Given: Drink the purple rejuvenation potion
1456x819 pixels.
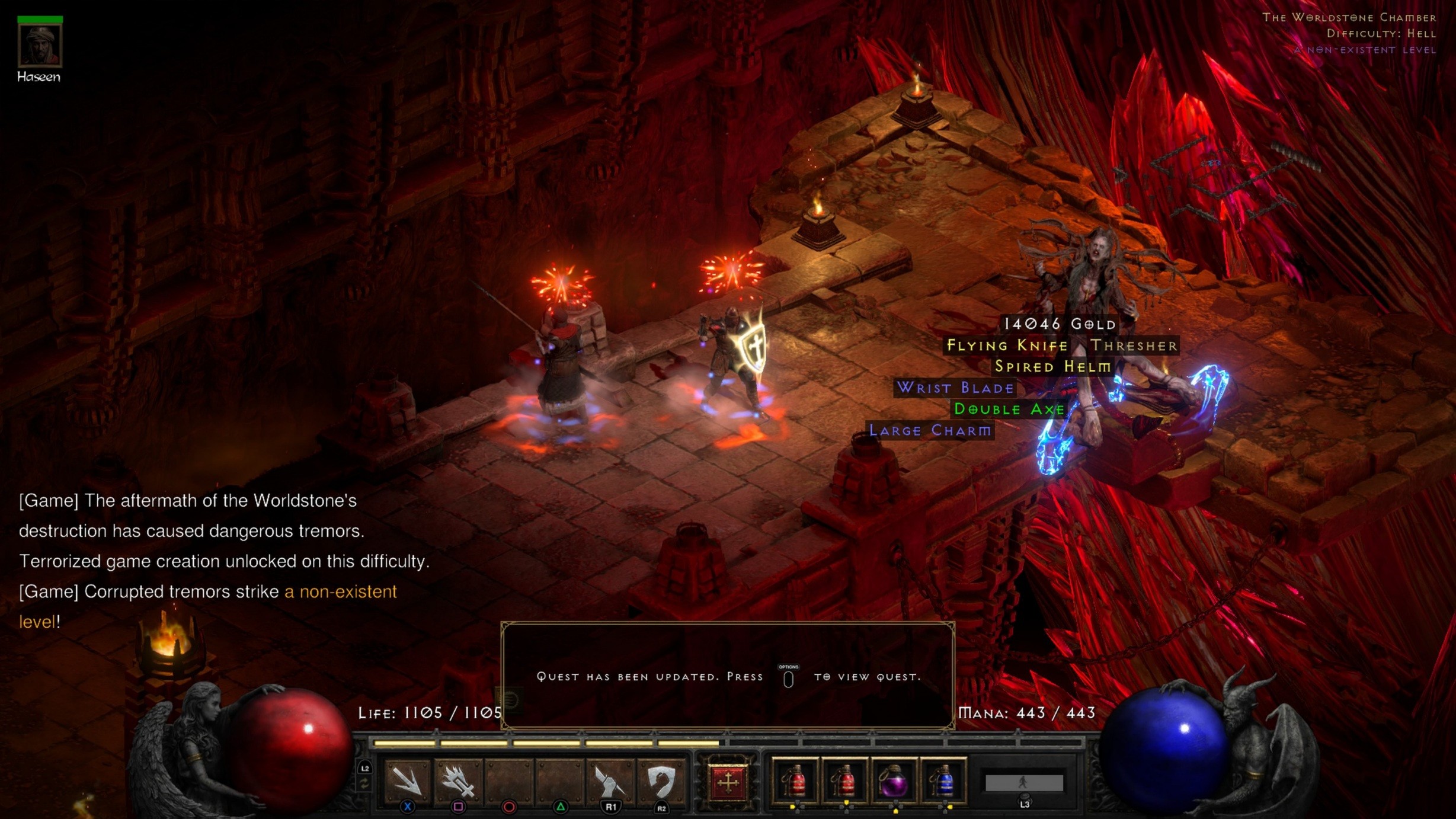Looking at the screenshot, I should tap(894, 782).
